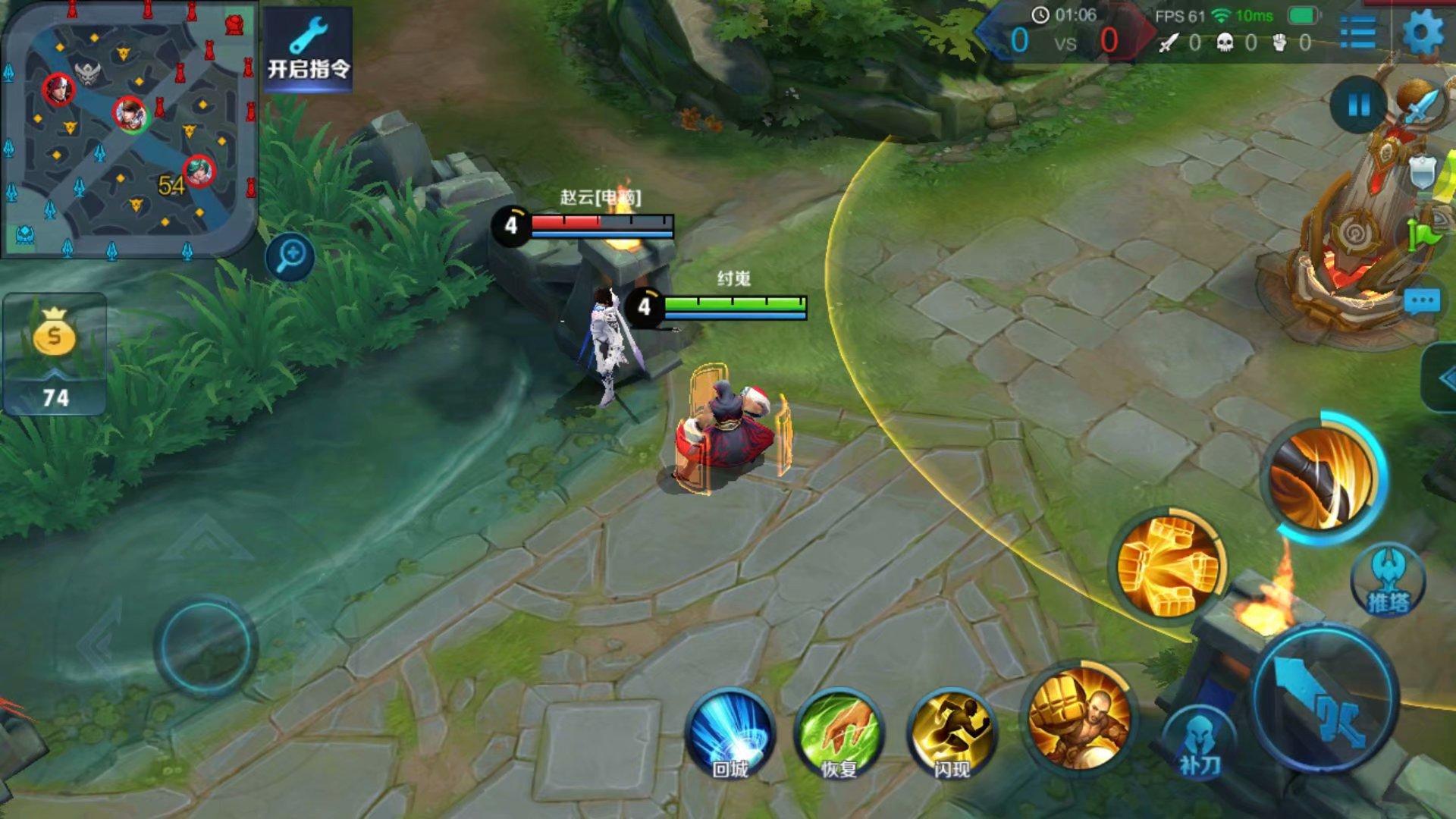Click the minimap
1456x819 pixels.
tap(129, 129)
